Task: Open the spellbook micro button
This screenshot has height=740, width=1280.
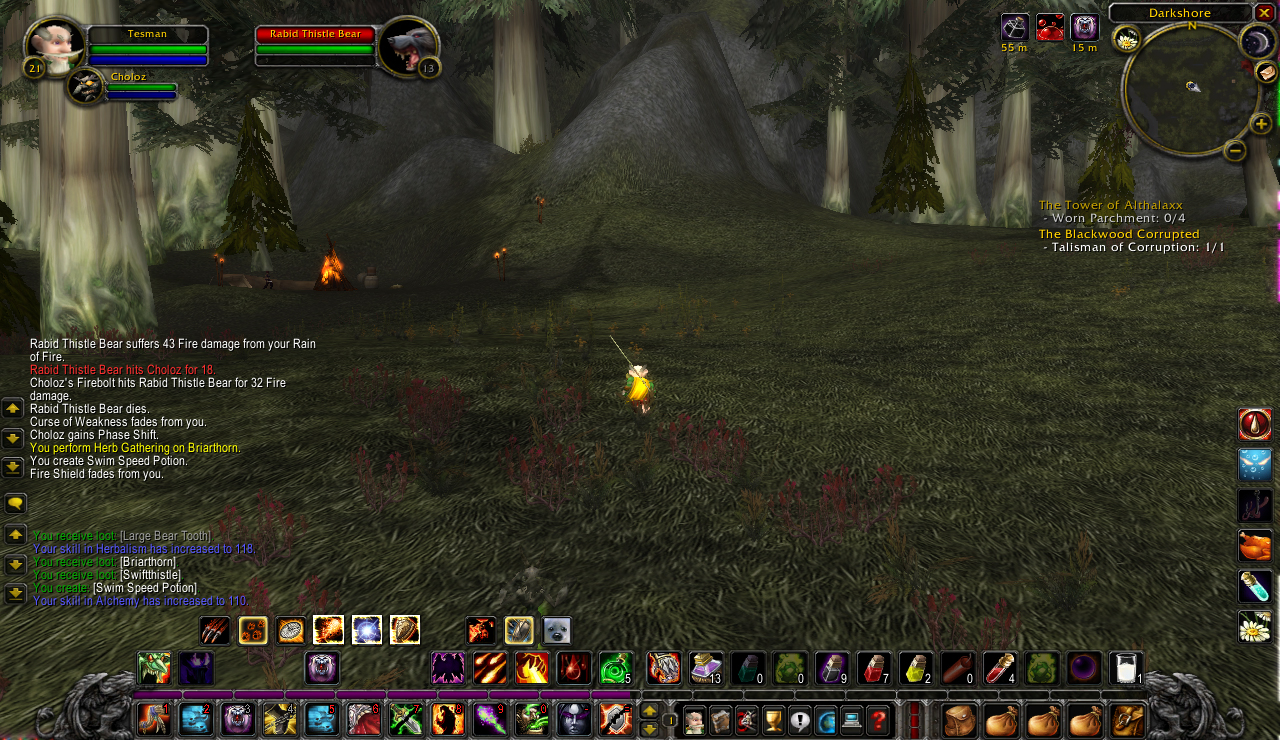Action: click(x=720, y=719)
